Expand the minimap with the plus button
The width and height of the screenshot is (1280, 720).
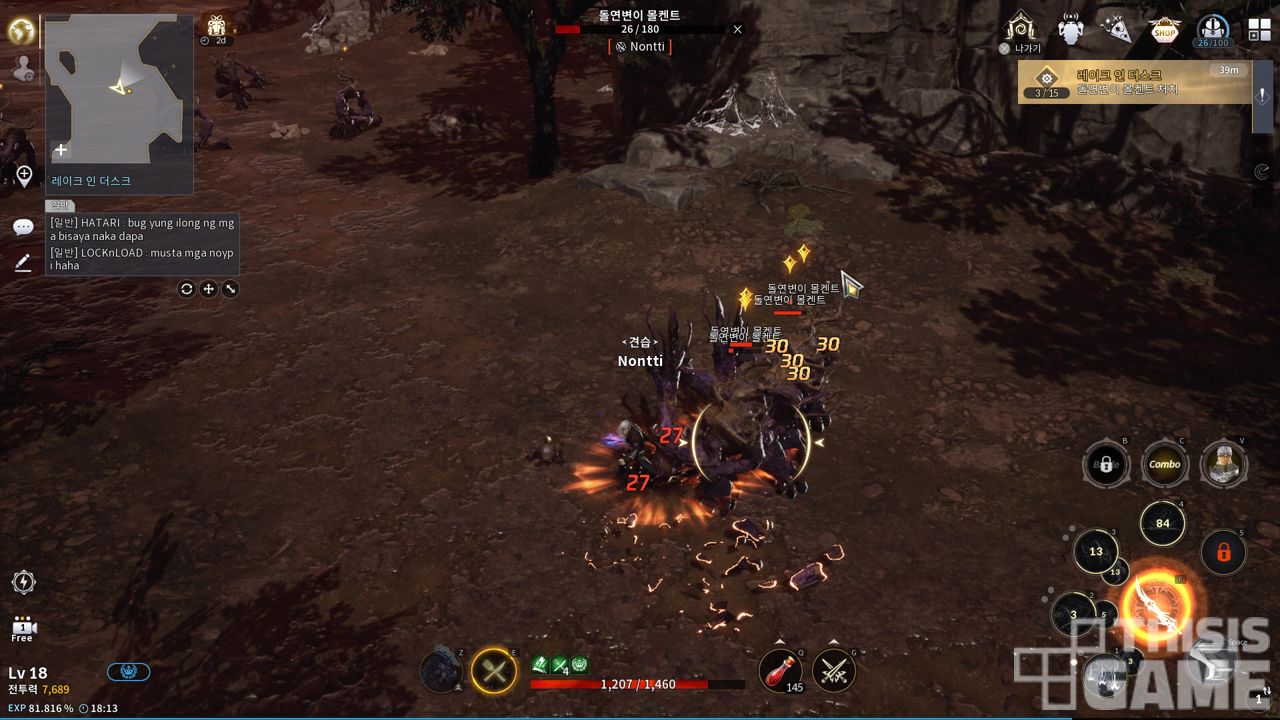pyautogui.click(x=61, y=150)
